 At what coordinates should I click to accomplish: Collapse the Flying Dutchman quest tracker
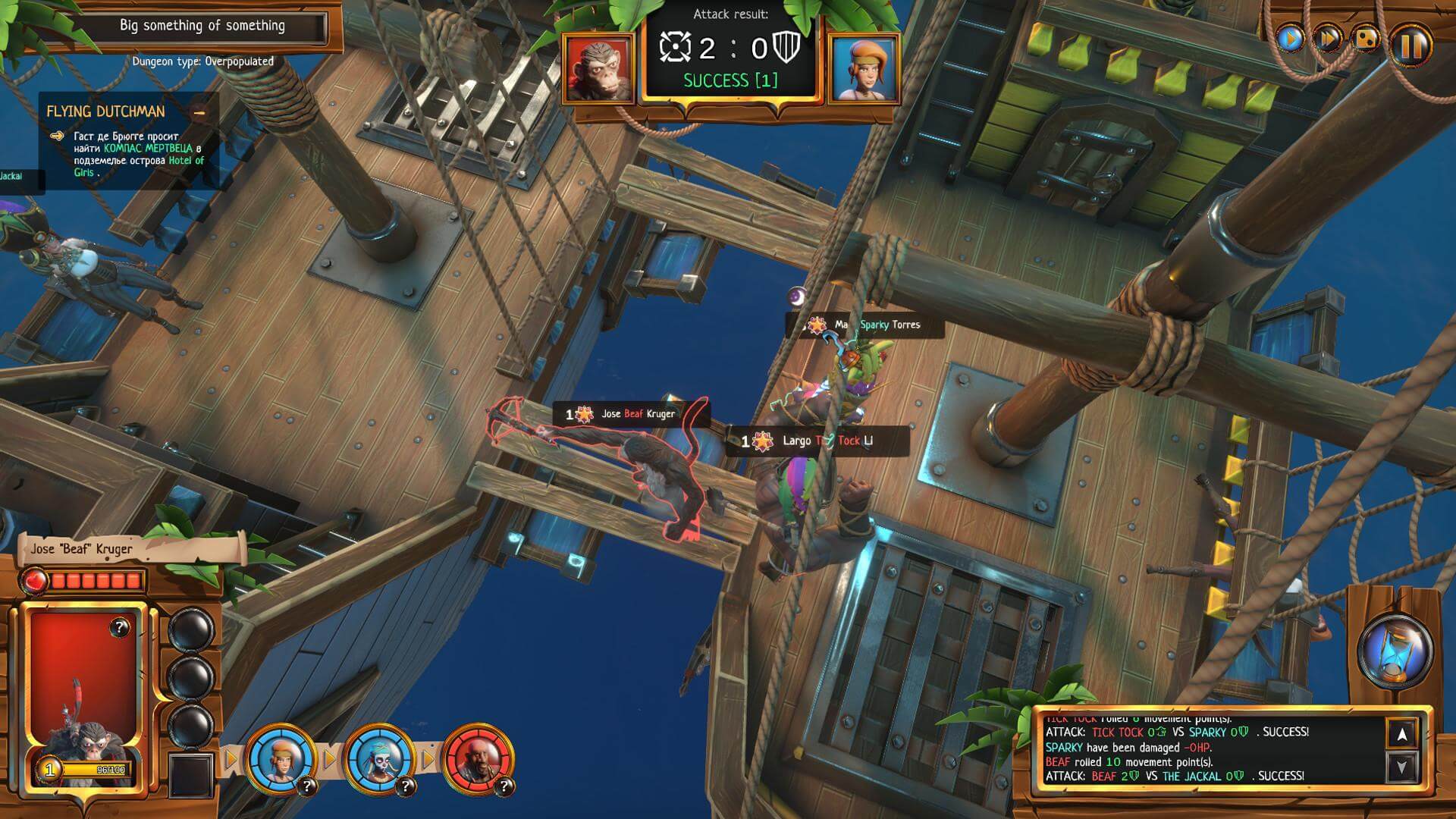click(x=199, y=113)
